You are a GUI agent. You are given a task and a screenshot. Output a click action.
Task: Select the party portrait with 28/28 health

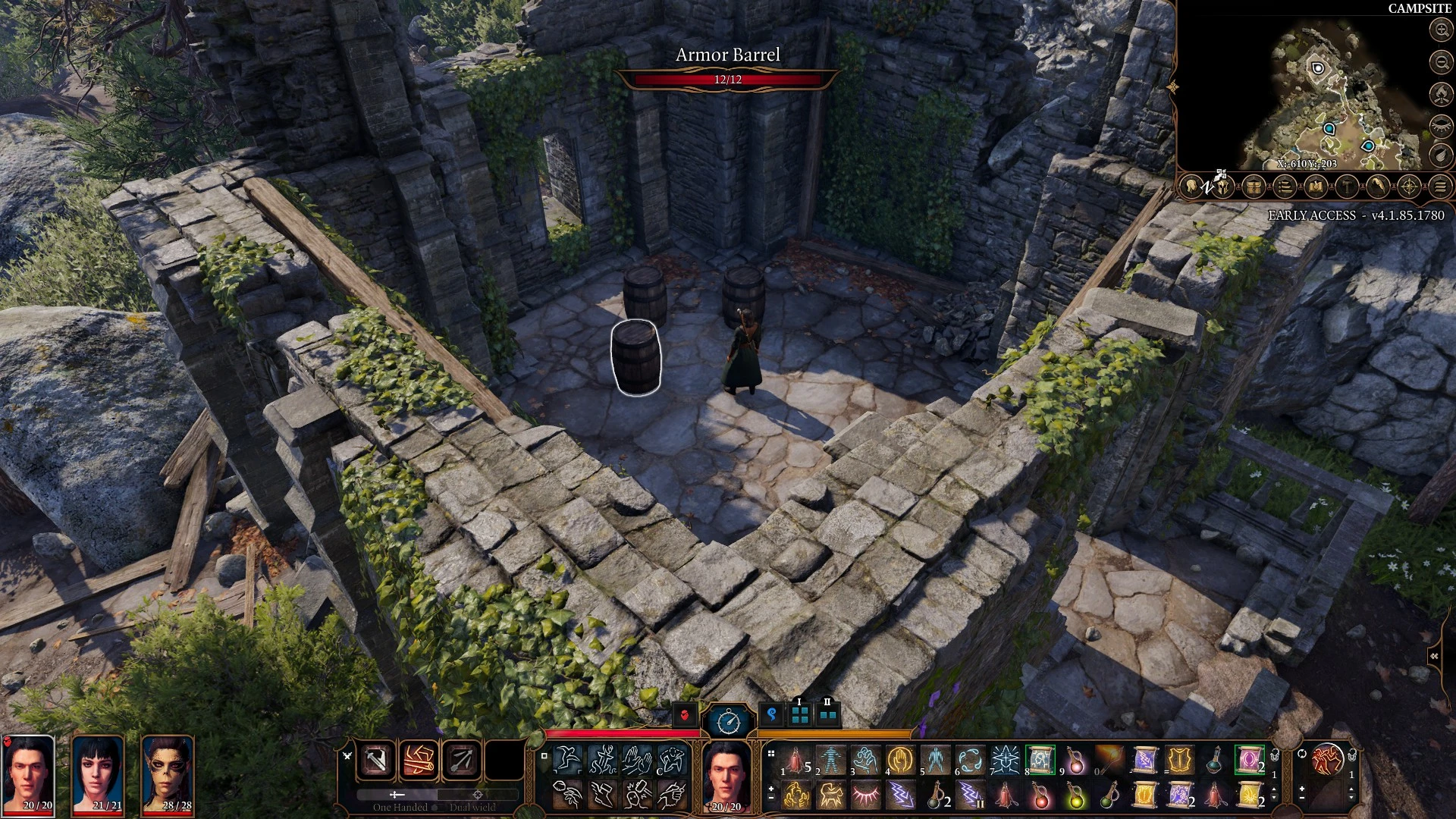[x=168, y=775]
